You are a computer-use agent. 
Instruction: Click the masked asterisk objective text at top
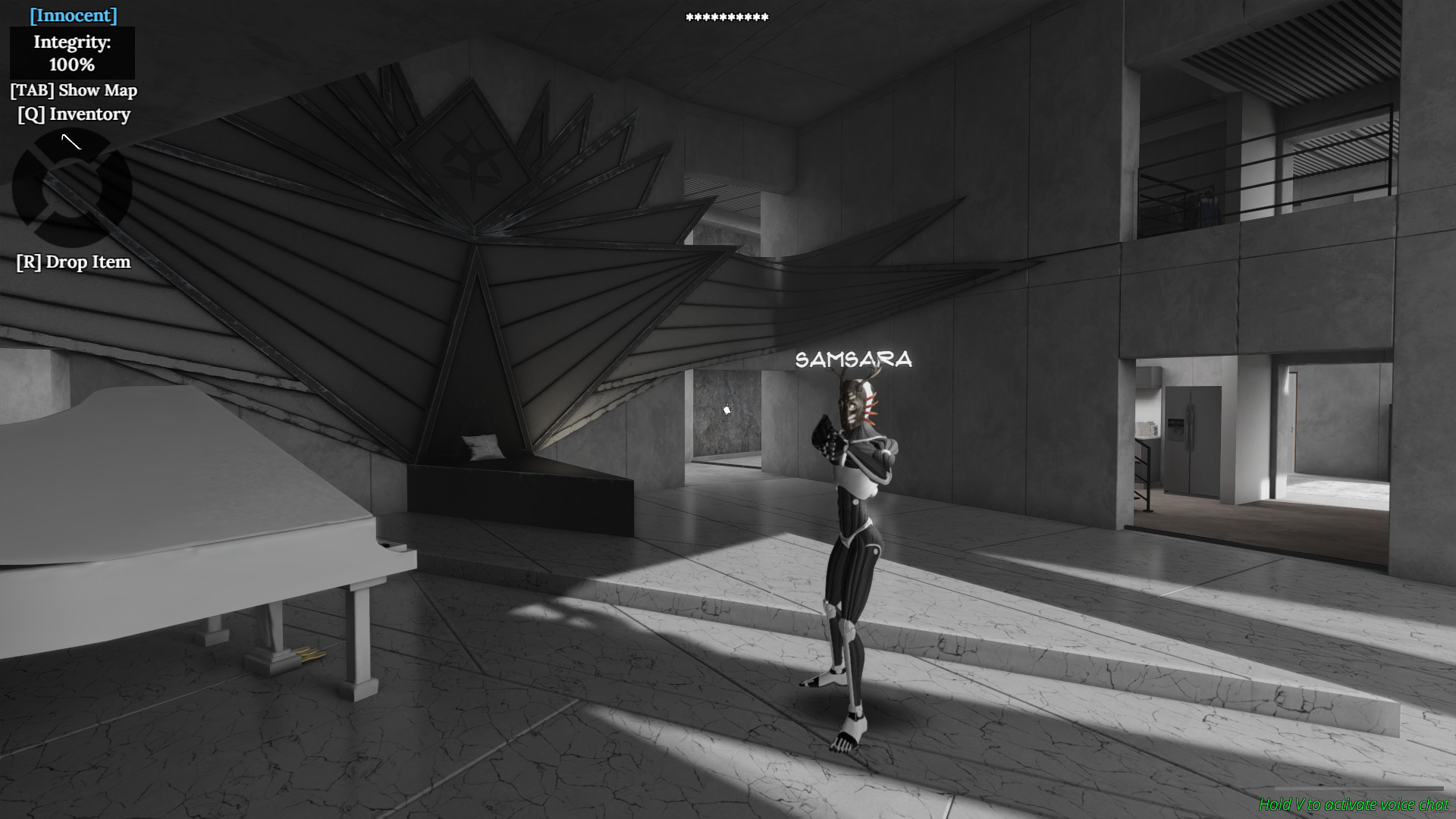click(726, 16)
